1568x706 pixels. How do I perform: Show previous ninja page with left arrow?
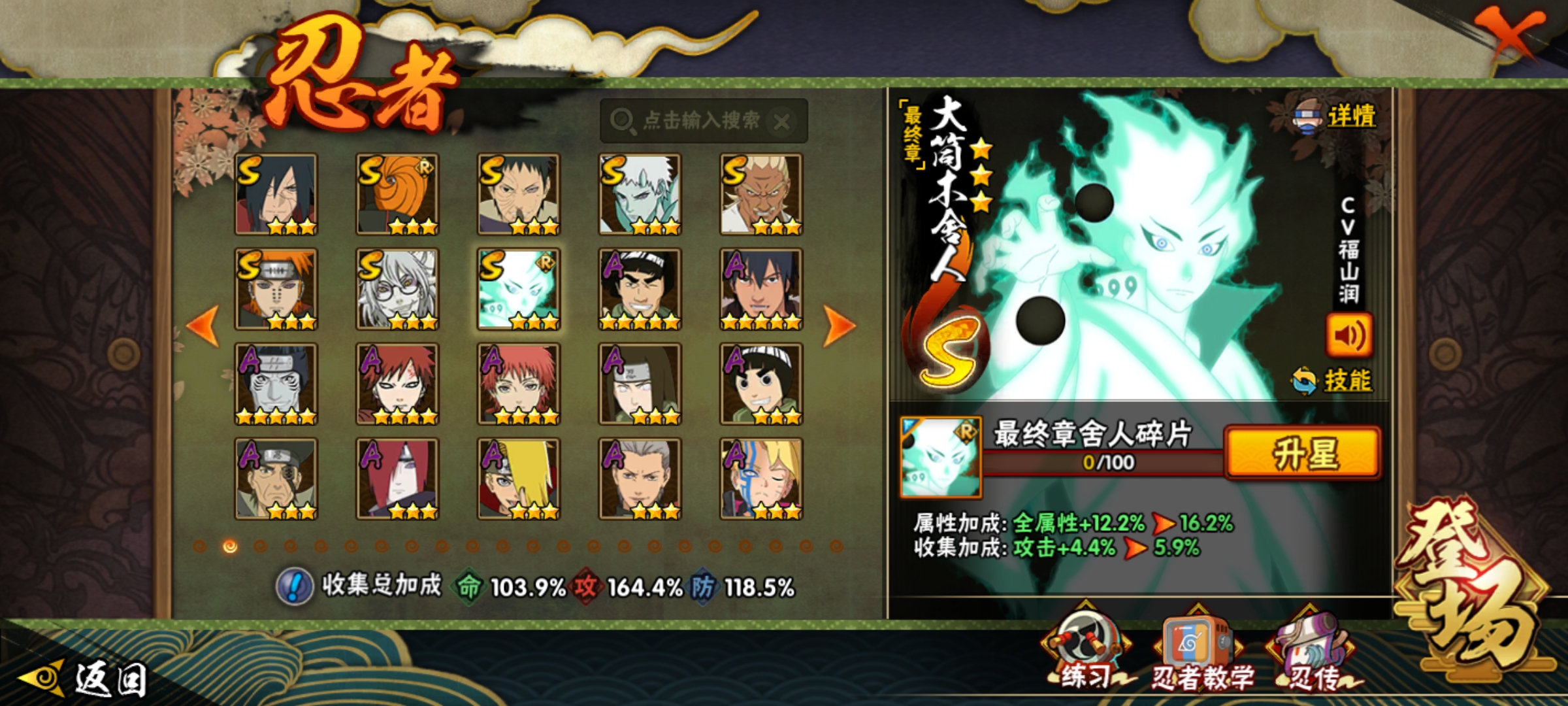pyautogui.click(x=203, y=325)
